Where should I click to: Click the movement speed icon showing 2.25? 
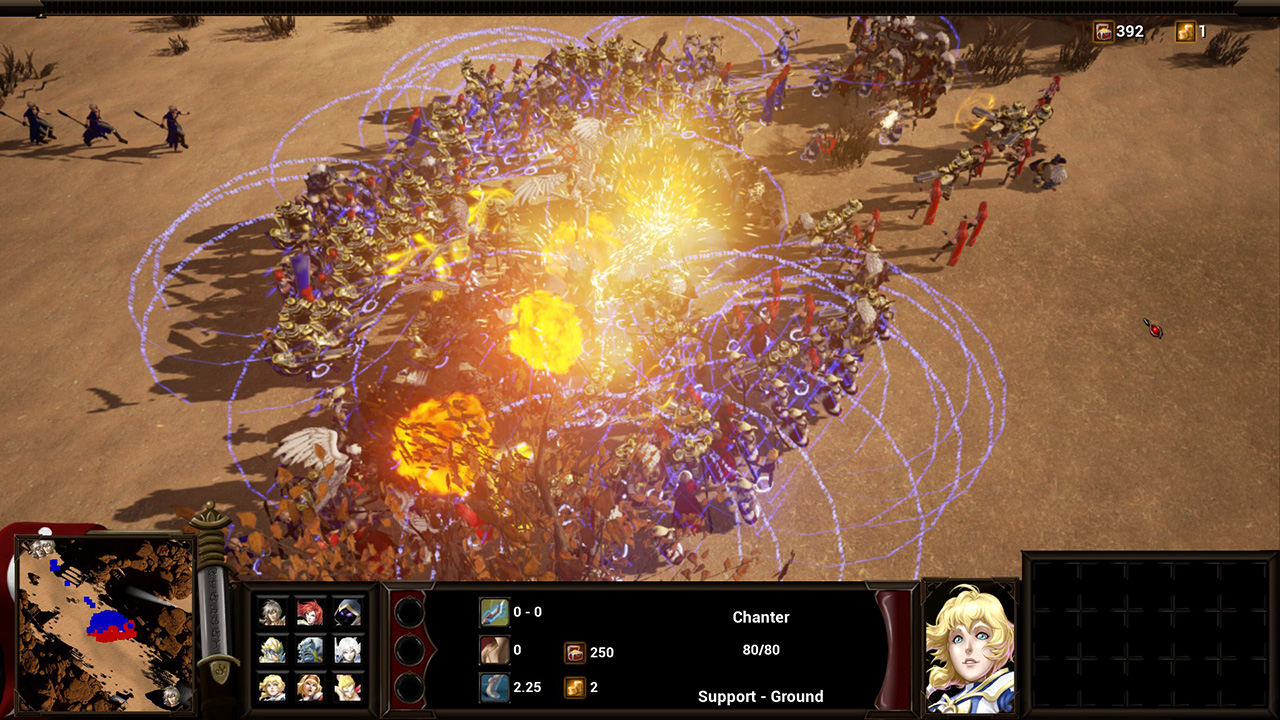[494, 687]
